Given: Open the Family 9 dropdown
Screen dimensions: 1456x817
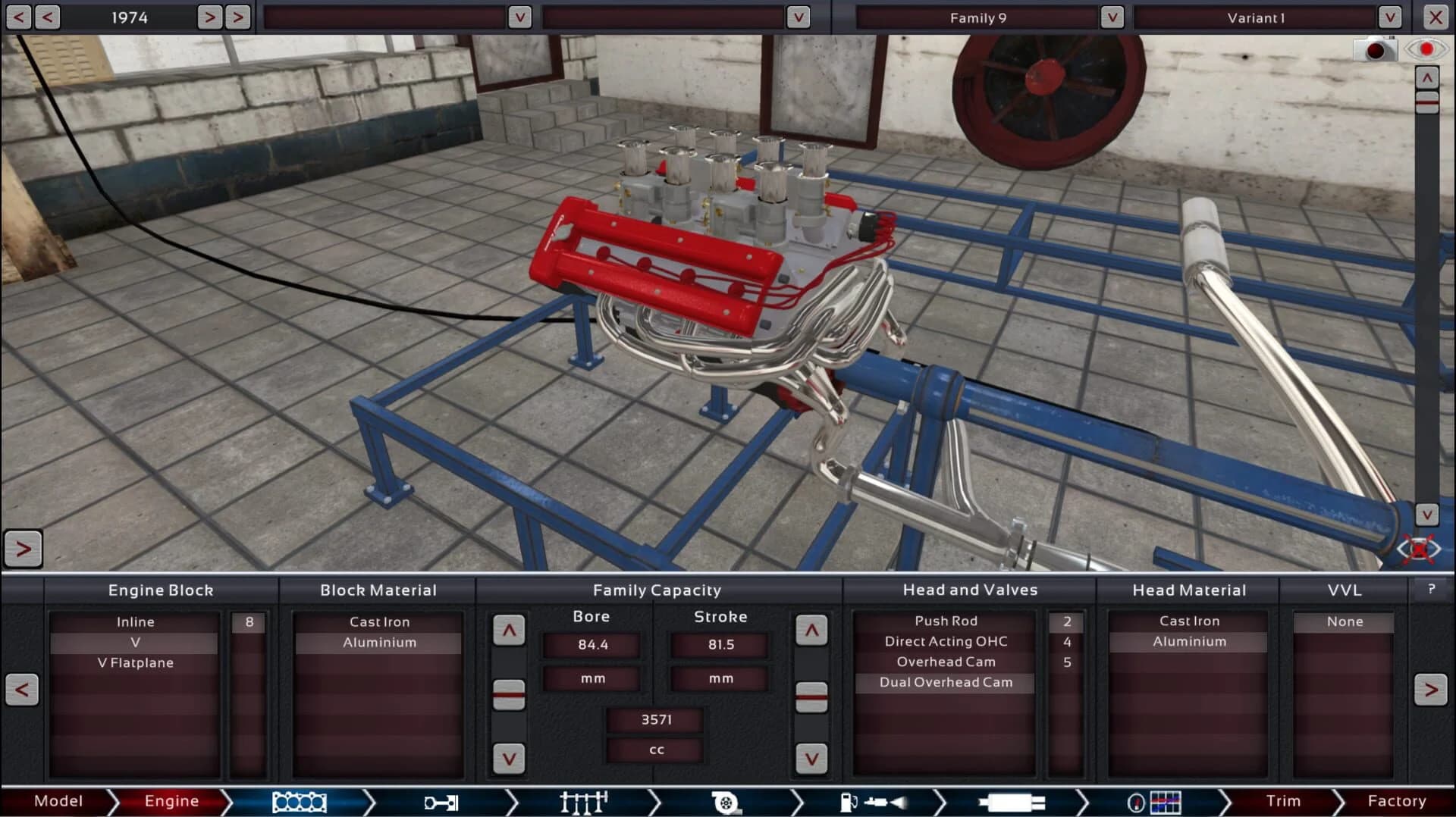Looking at the screenshot, I should coord(1112,17).
